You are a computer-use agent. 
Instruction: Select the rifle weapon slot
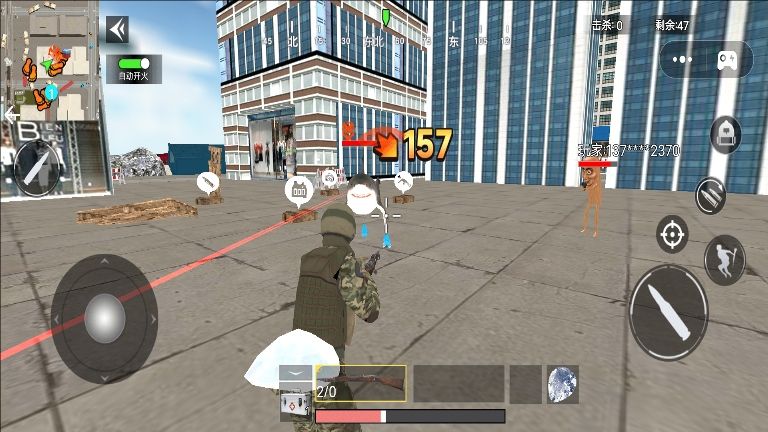[361, 383]
